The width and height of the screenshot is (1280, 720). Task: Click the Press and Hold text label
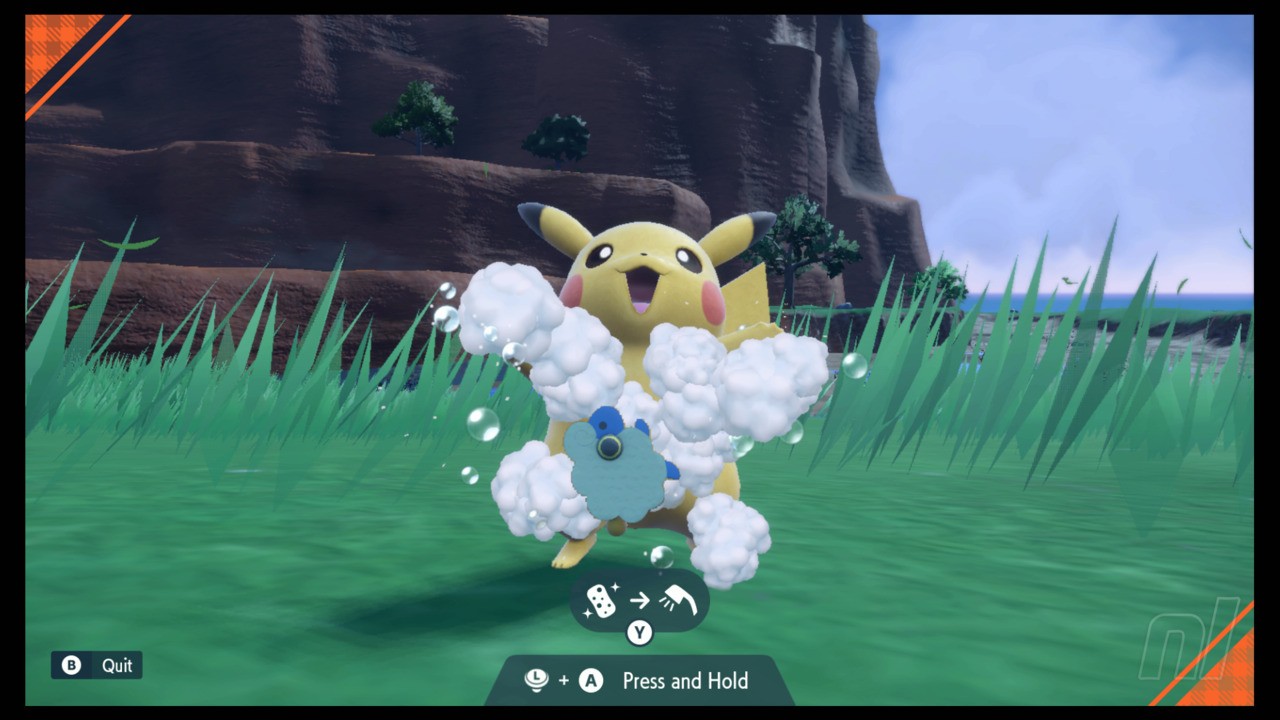tap(685, 681)
